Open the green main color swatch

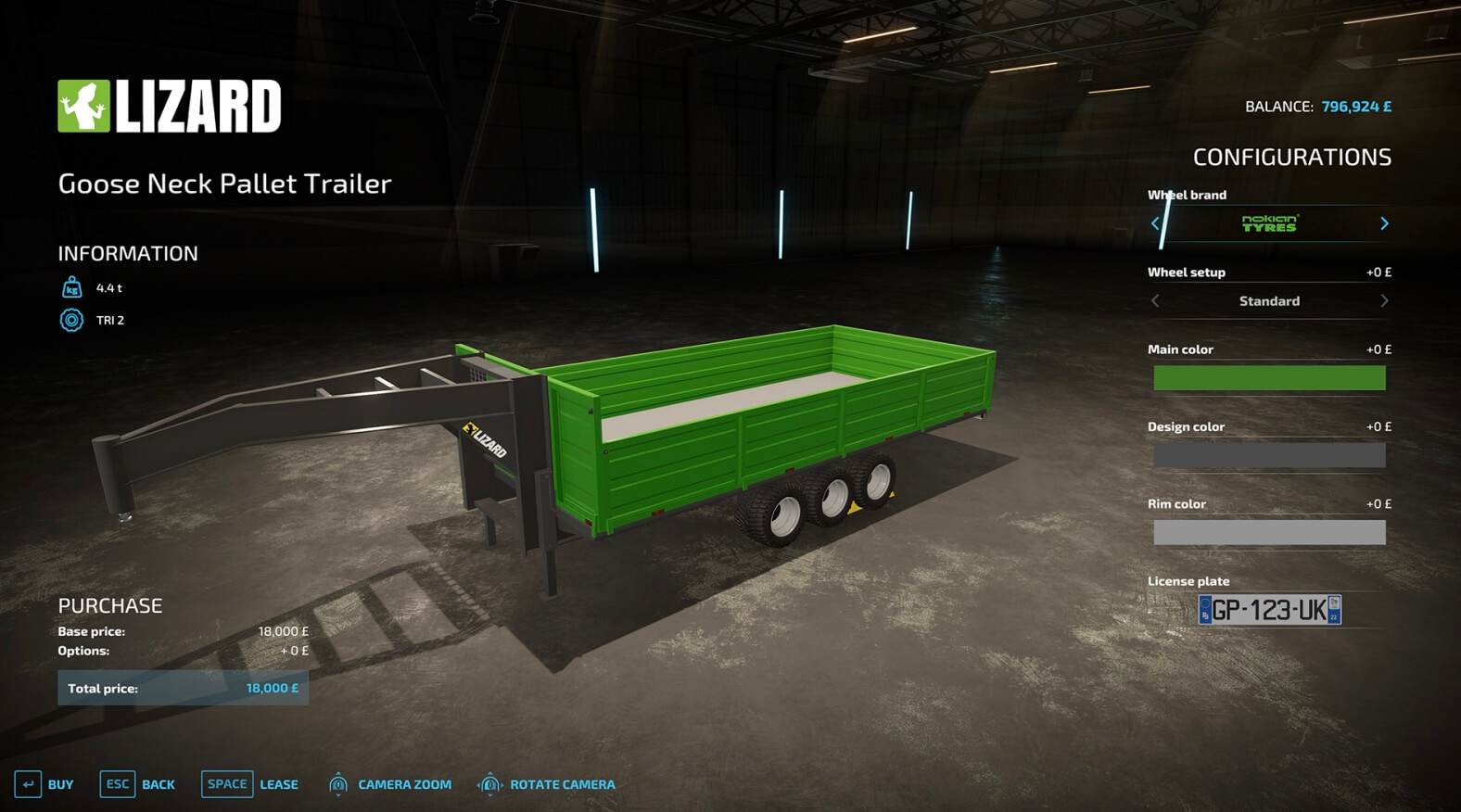[x=1269, y=378]
